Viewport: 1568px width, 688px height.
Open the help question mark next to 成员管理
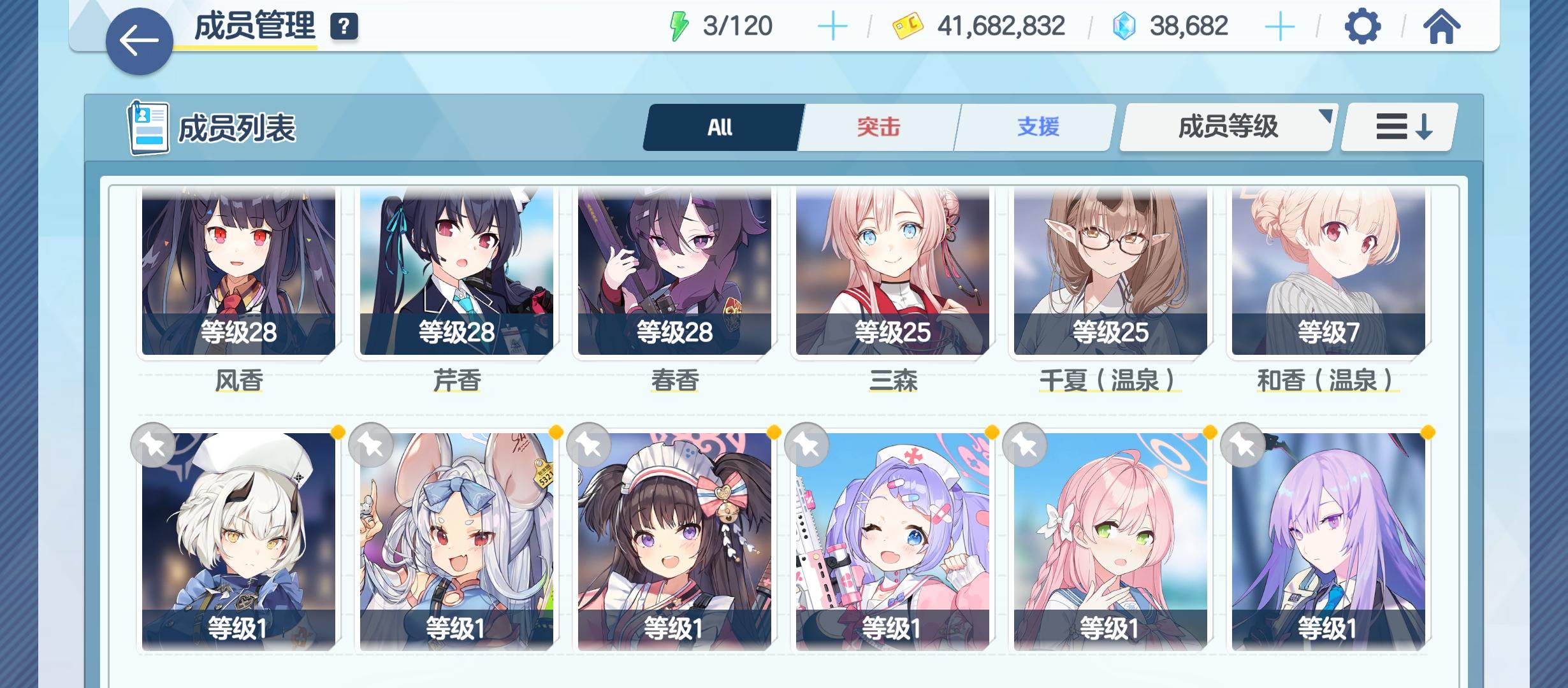(343, 27)
